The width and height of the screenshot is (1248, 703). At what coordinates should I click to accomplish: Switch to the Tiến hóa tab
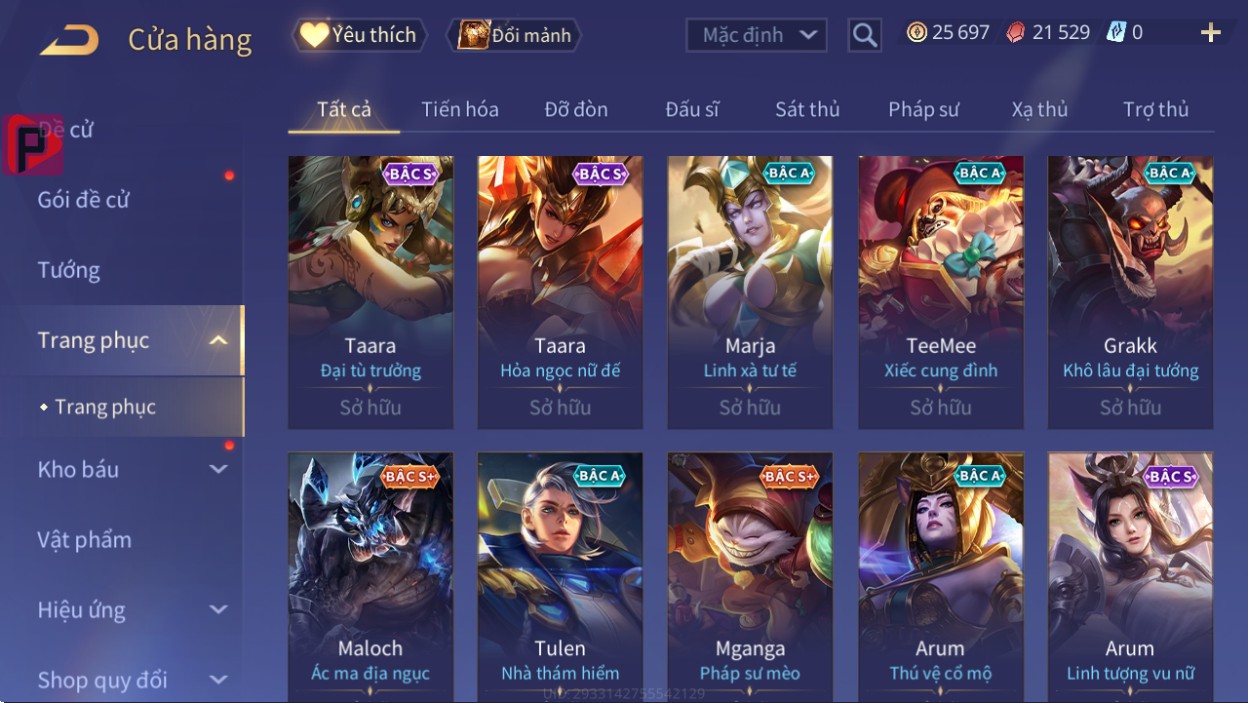click(460, 109)
